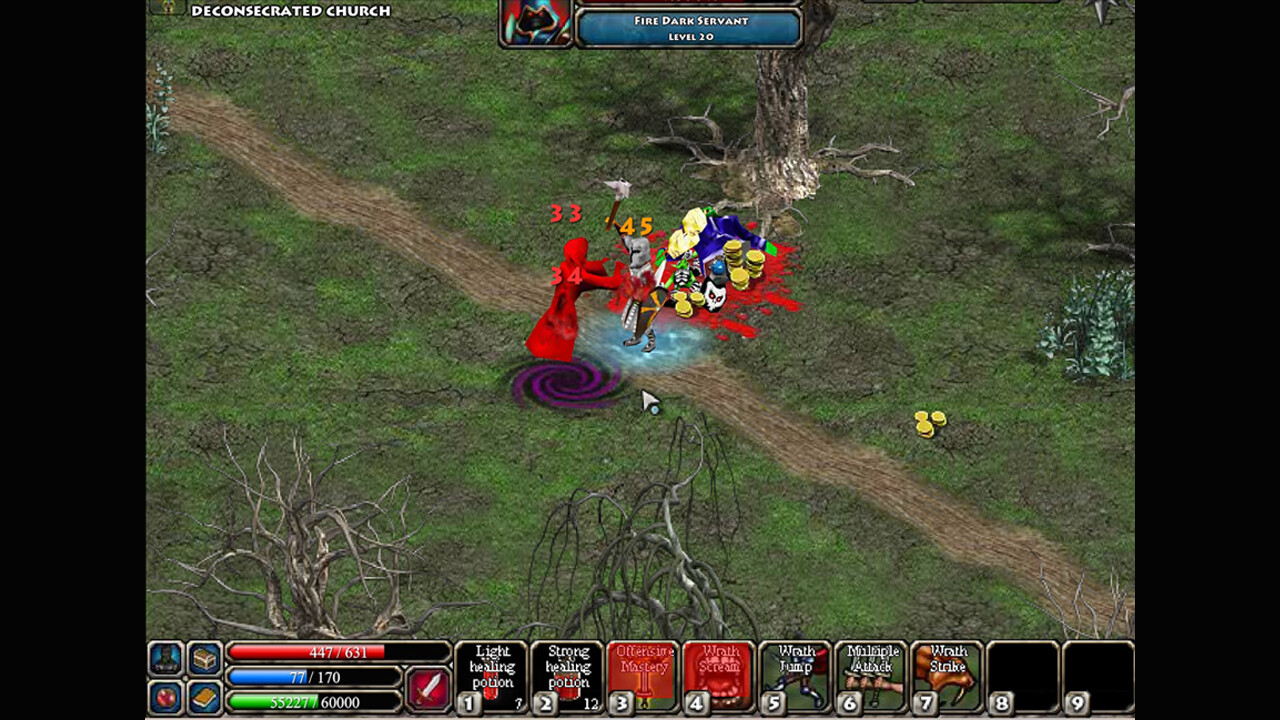Pick up the gold coins on the path
Image resolution: width=1280 pixels, height=720 pixels.
pos(929,424)
